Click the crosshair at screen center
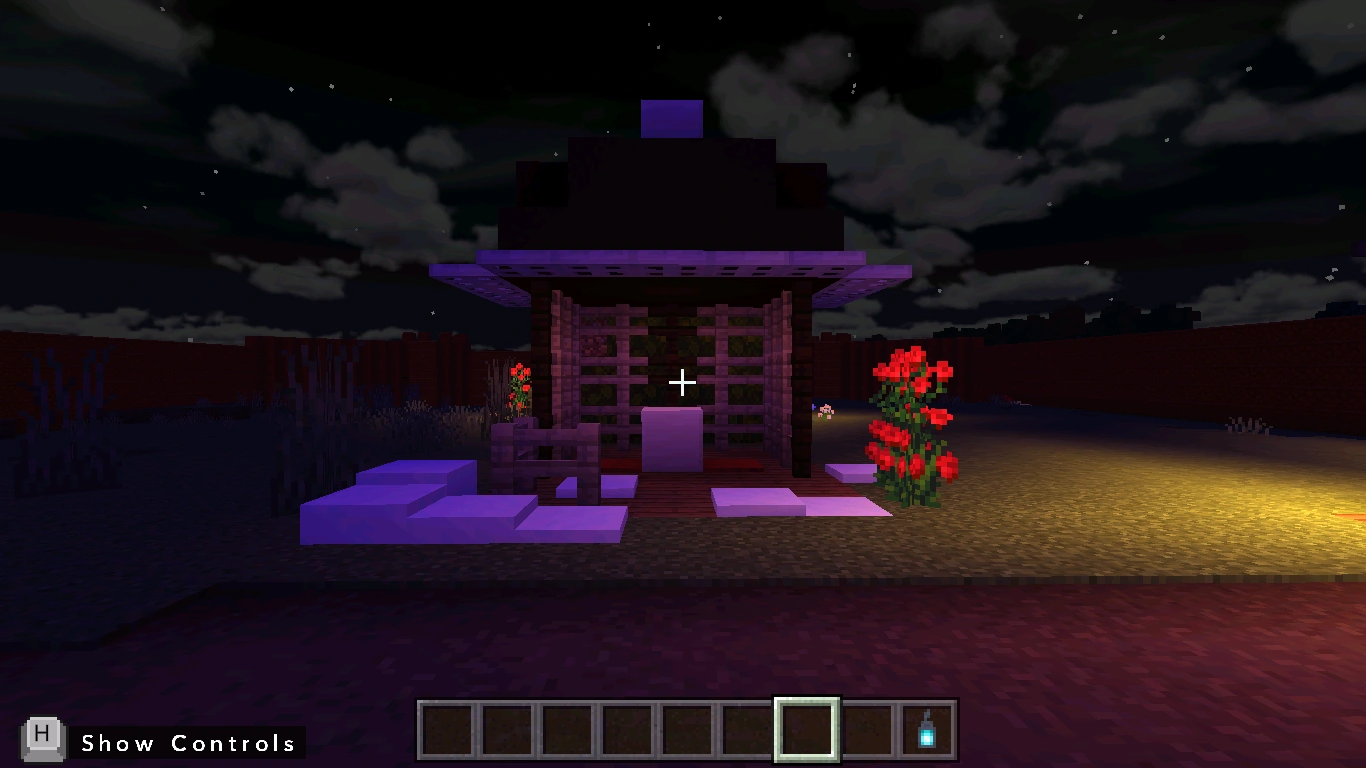Viewport: 1366px width, 768px height. point(683,382)
